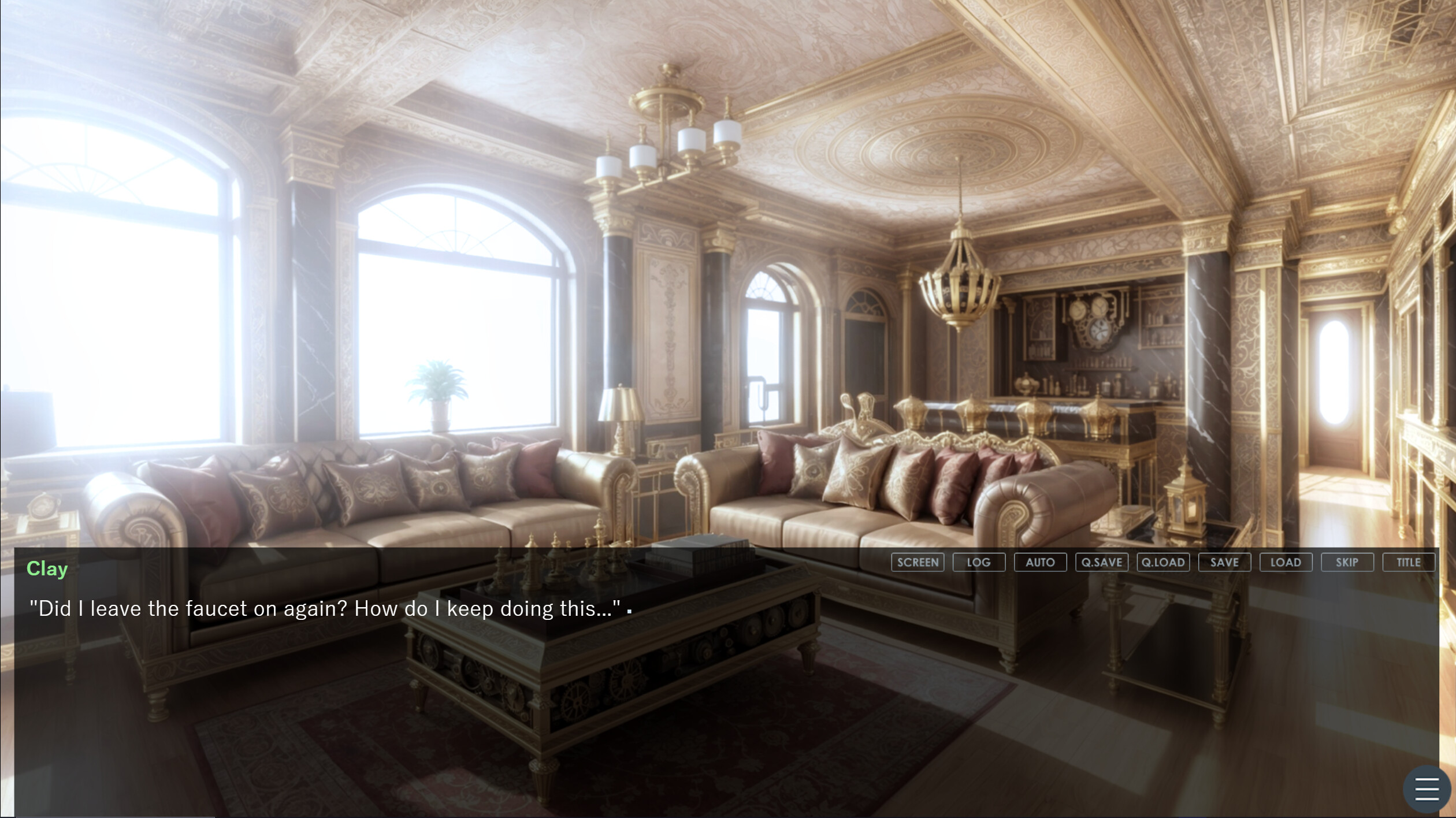Screen dimensions: 1456x818
Task: Toggle SKIP mode to fast-forward text
Action: [1348, 562]
